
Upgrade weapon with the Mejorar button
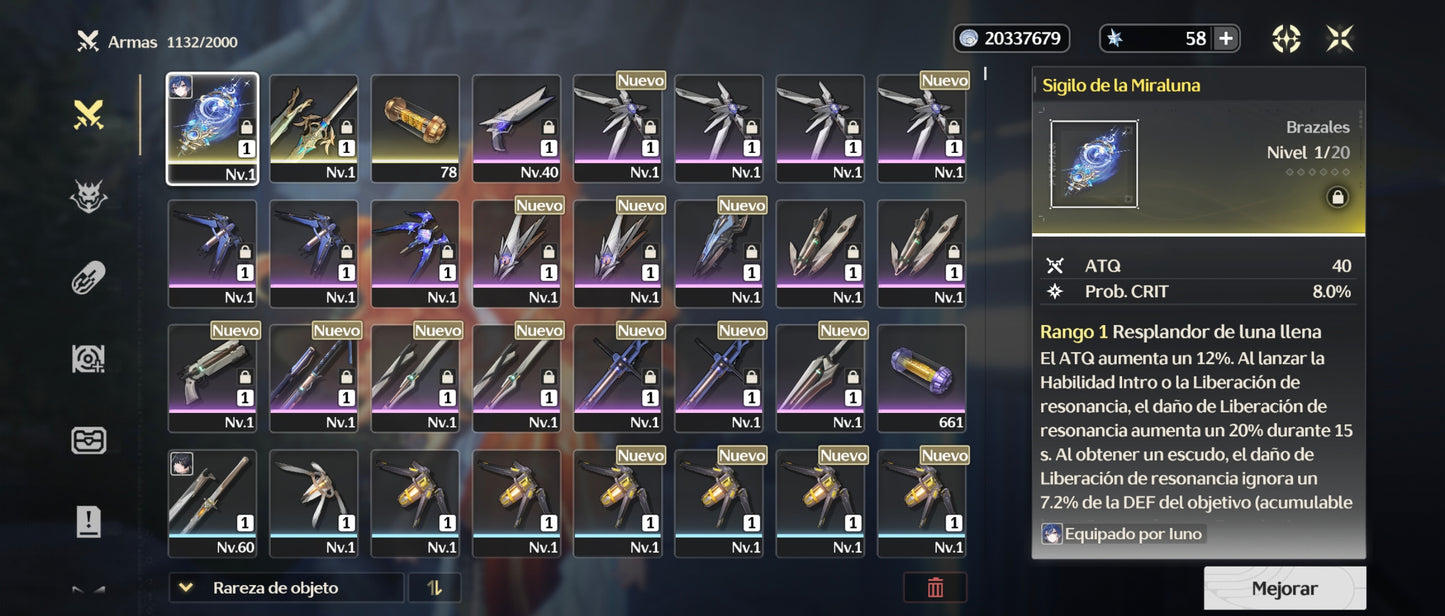(x=1284, y=589)
